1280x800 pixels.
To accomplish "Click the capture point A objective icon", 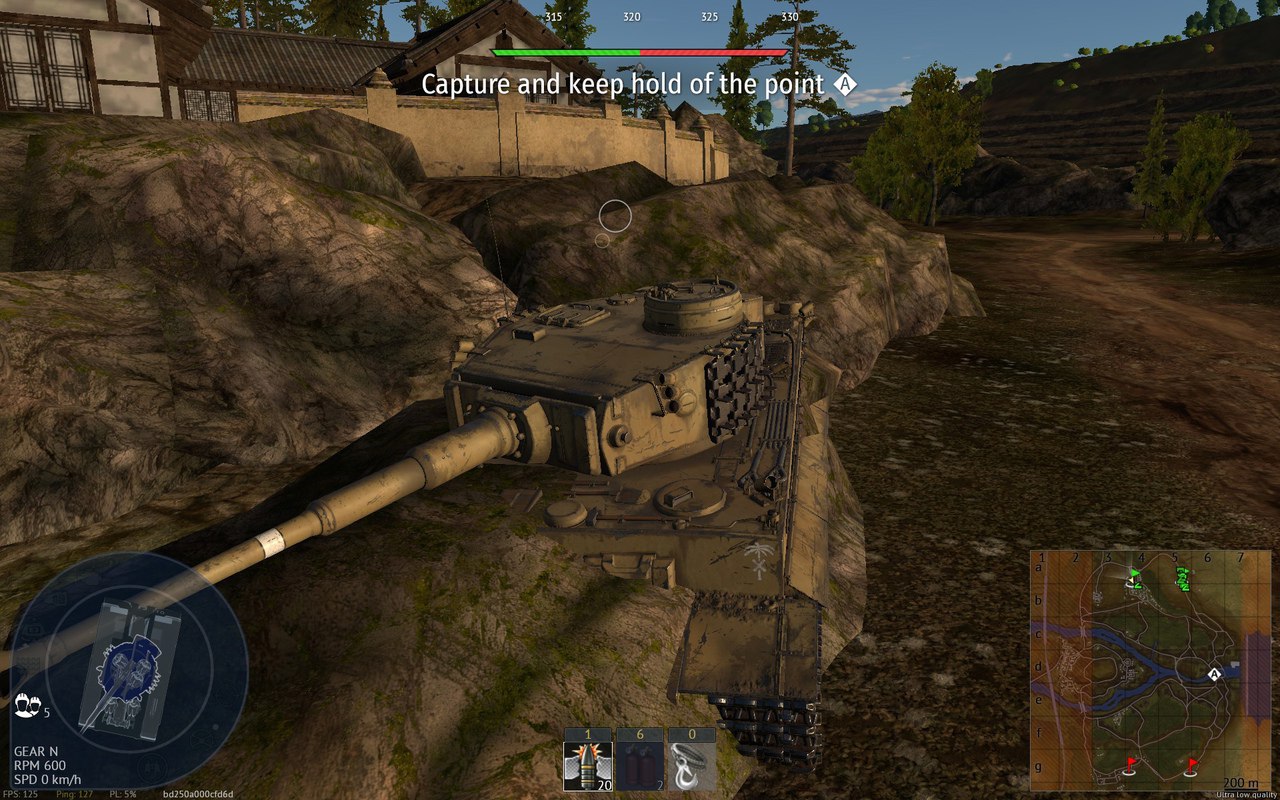I will [846, 85].
